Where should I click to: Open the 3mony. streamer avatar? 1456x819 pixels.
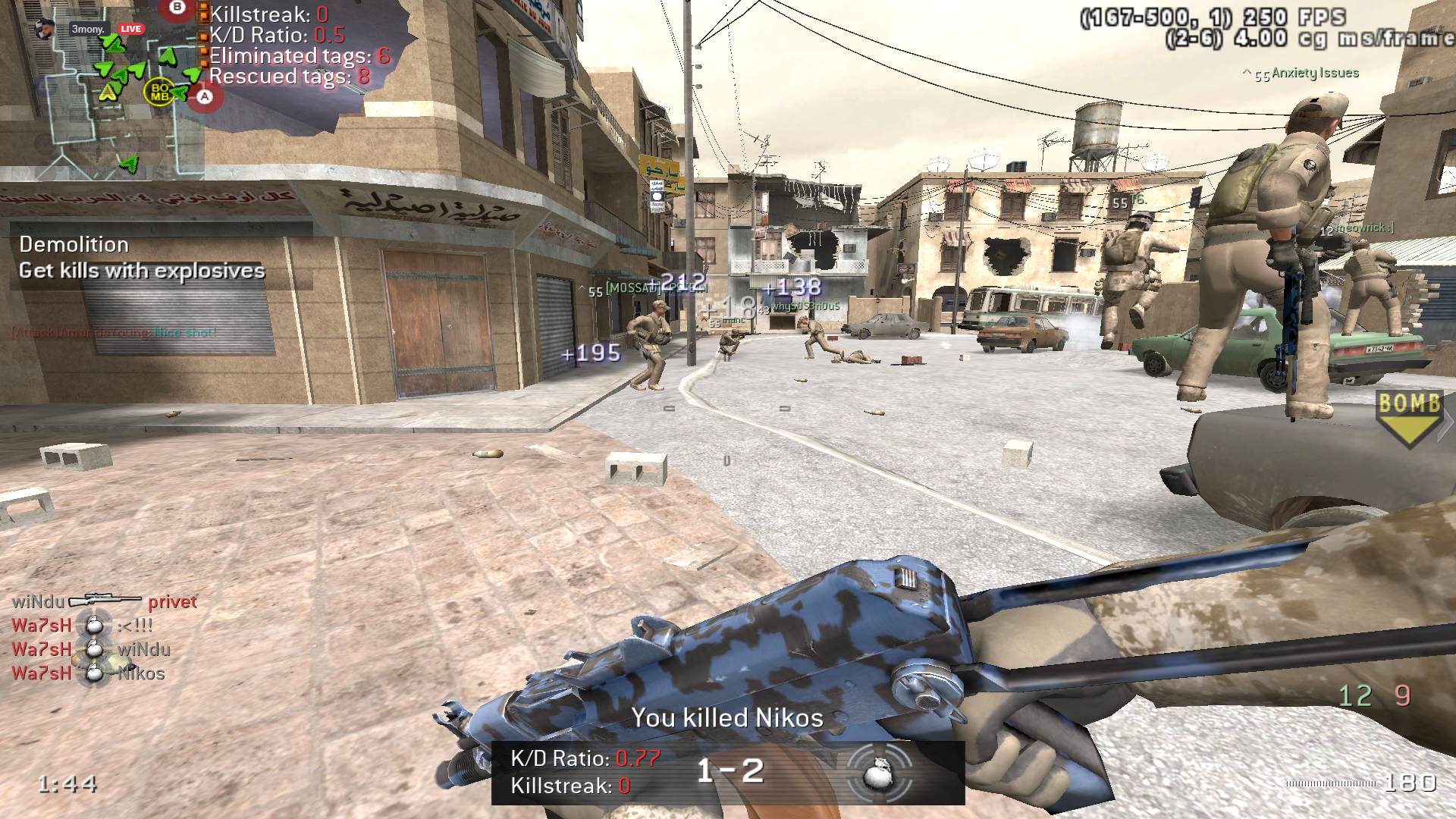click(44, 29)
